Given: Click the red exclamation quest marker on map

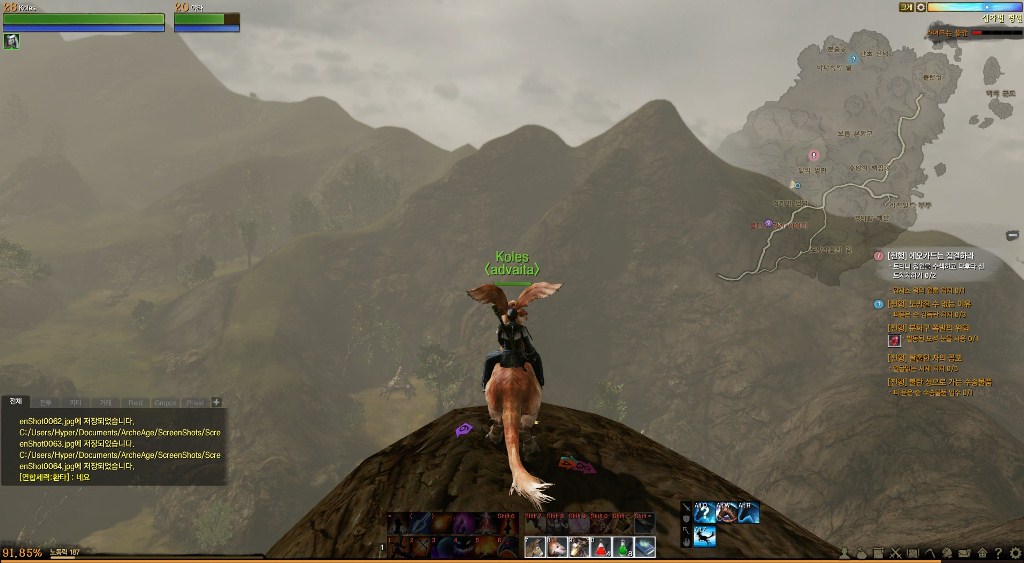Looking at the screenshot, I should [813, 155].
